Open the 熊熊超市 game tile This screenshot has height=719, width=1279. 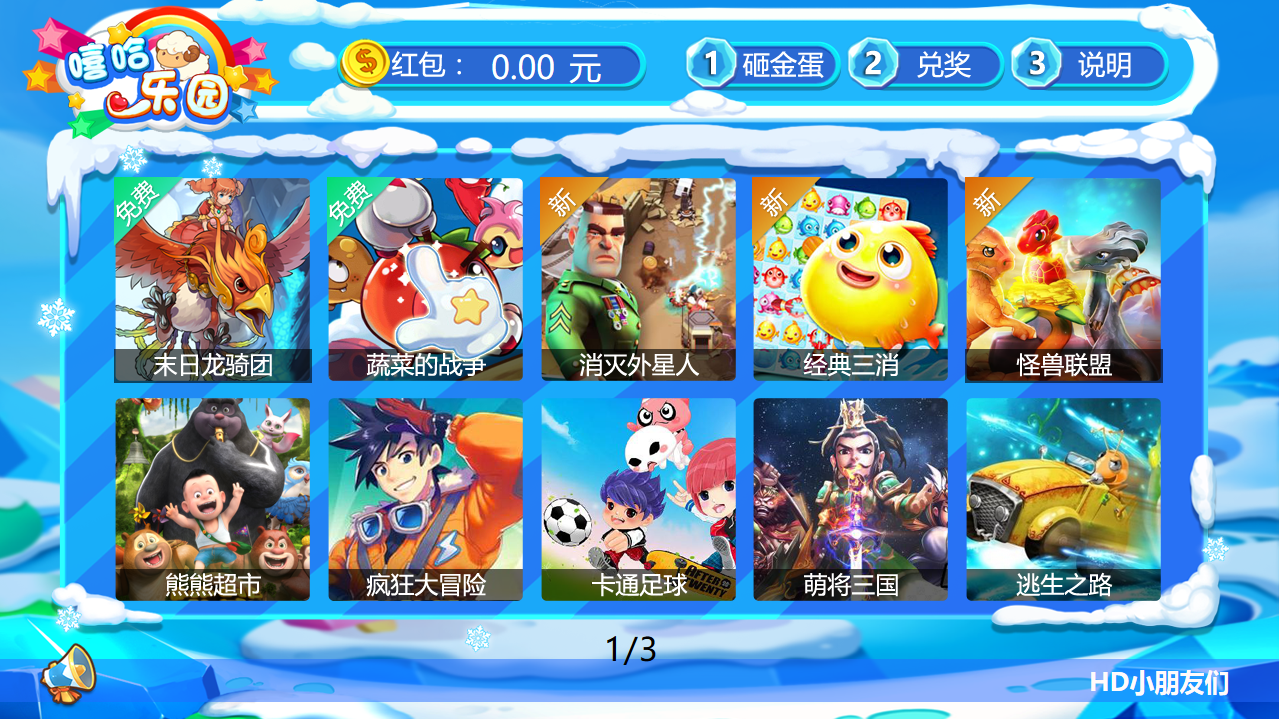212,499
